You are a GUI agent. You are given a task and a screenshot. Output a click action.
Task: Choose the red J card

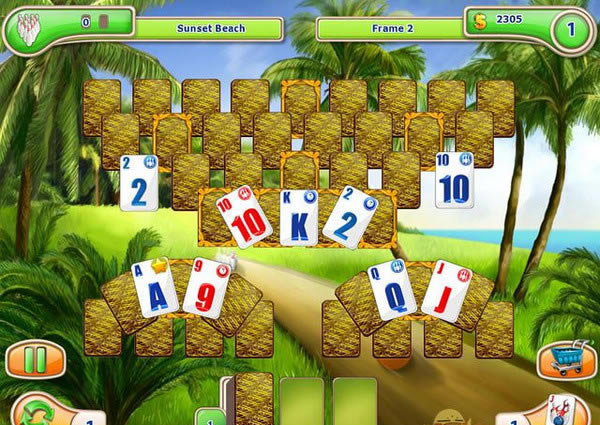coord(444,290)
